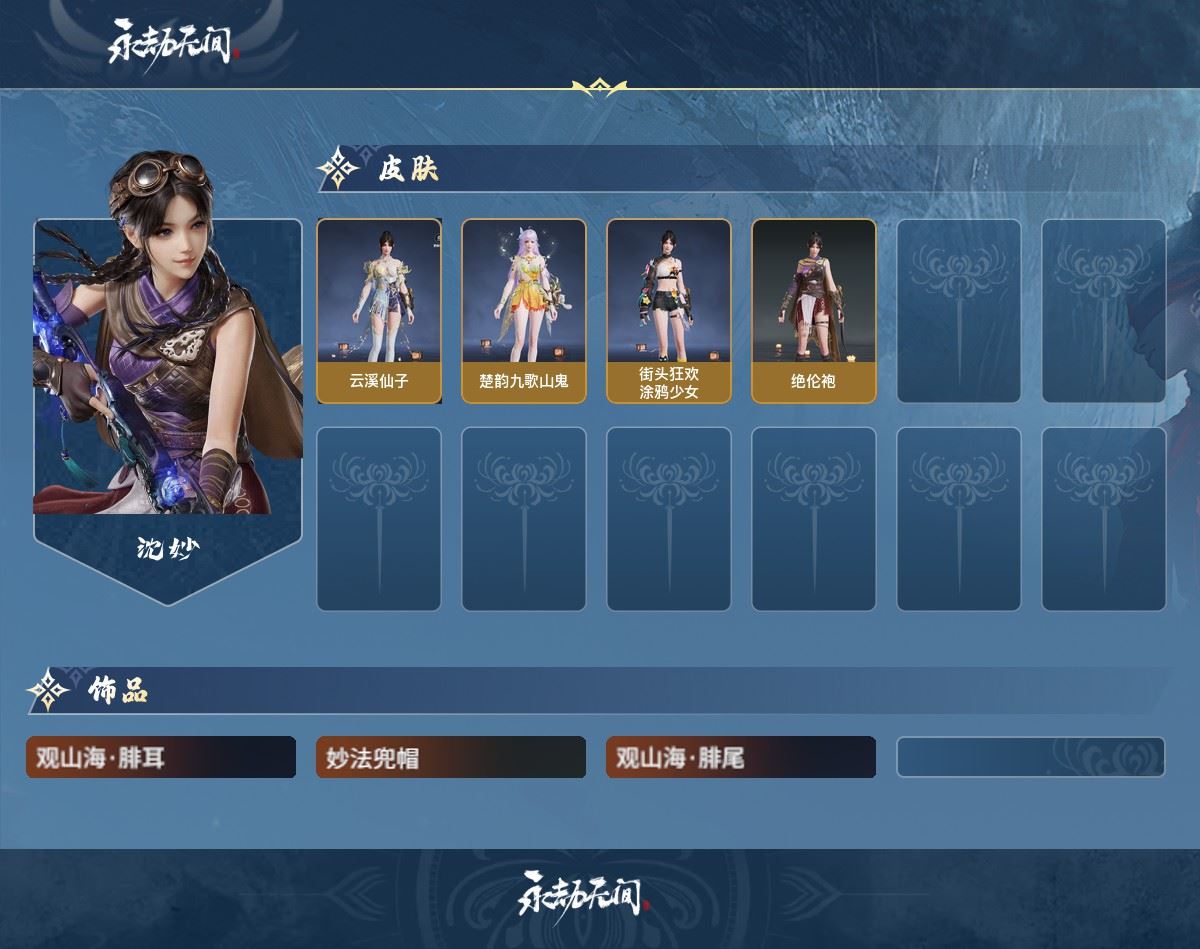The height and width of the screenshot is (949, 1200).
Task: Open the 观山海·腓尾 accessory entry
Action: click(741, 758)
